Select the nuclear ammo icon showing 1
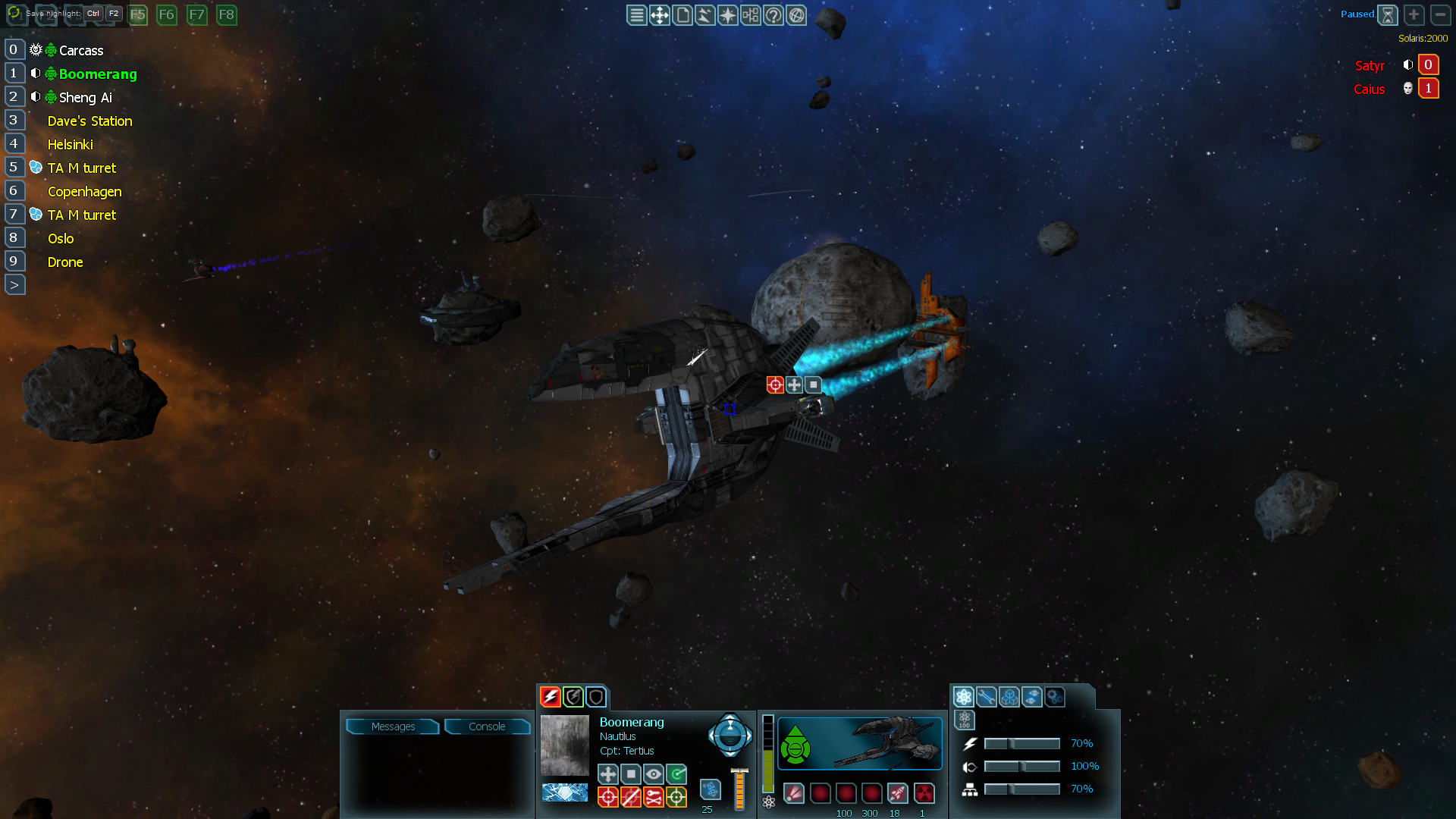The width and height of the screenshot is (1456, 819). click(924, 793)
